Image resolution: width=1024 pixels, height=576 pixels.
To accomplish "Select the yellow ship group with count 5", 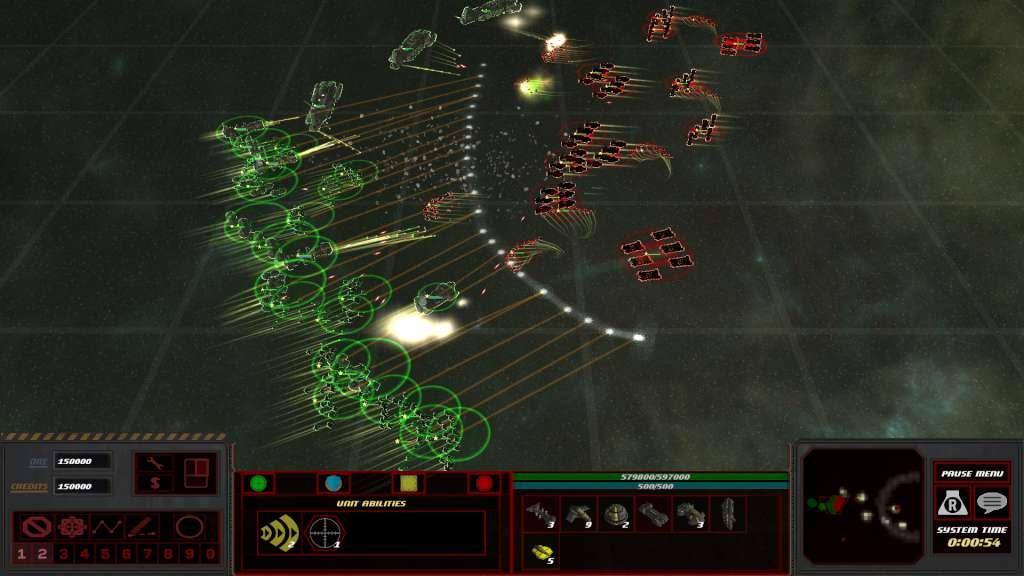I will [543, 551].
